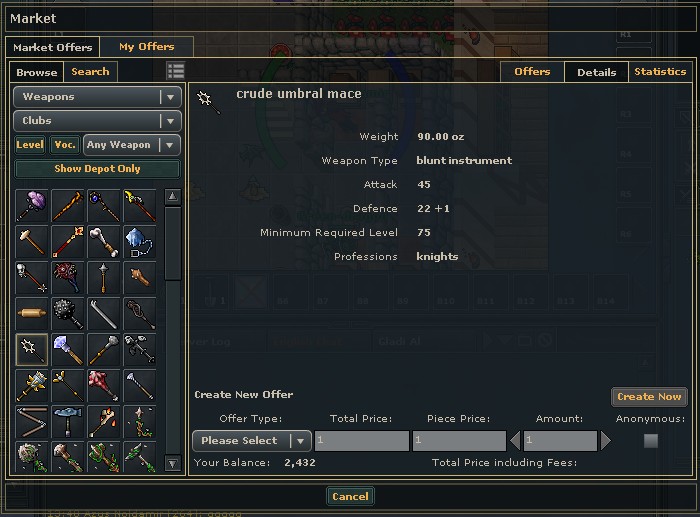Select the rolling pin item slot

tap(32, 314)
